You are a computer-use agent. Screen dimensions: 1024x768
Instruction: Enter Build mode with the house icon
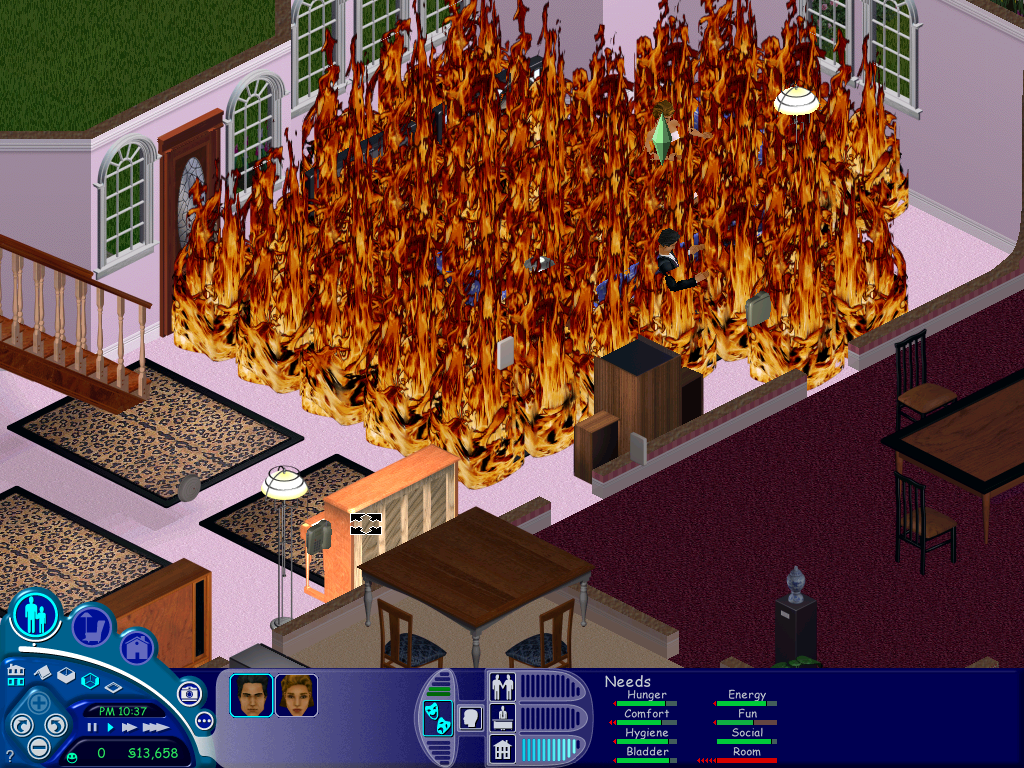click(137, 648)
